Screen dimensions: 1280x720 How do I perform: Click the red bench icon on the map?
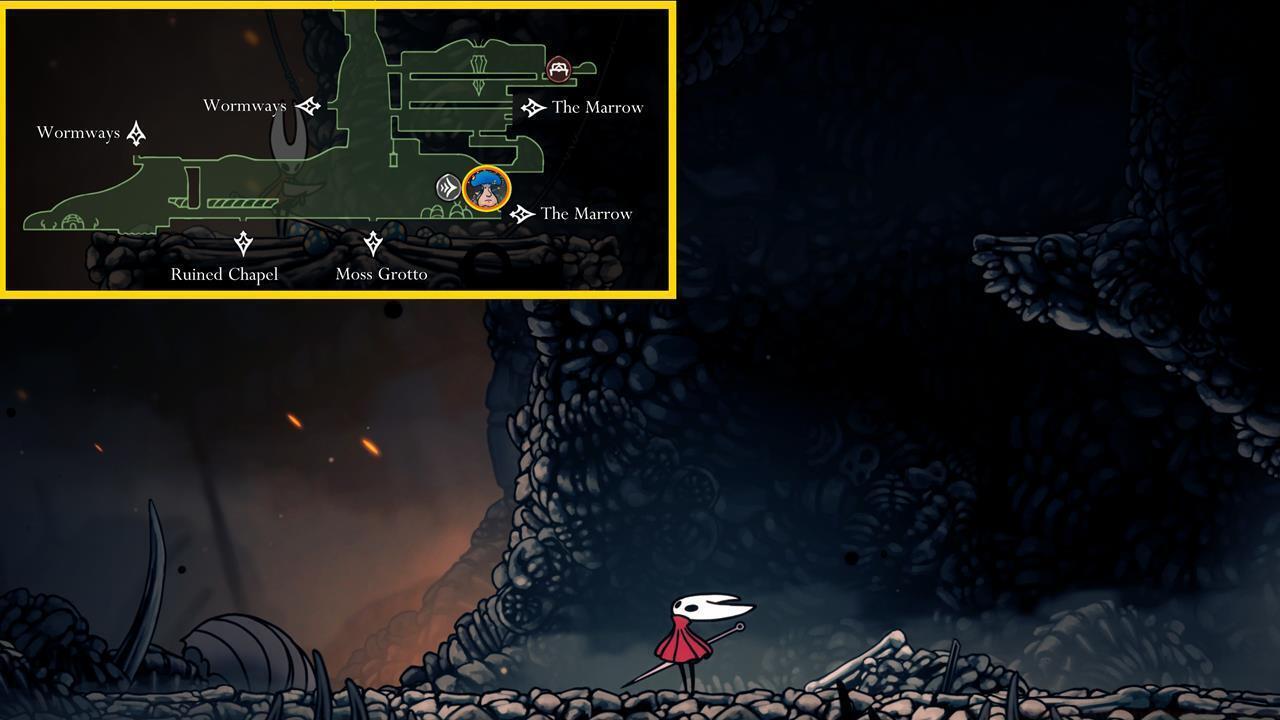[558, 69]
